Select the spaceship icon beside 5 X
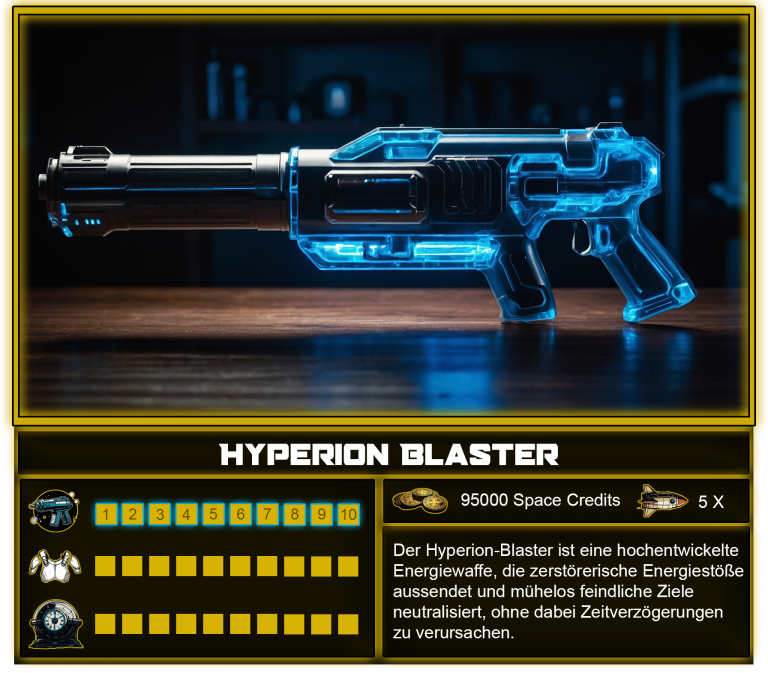This screenshot has height=673, width=768. click(x=663, y=500)
